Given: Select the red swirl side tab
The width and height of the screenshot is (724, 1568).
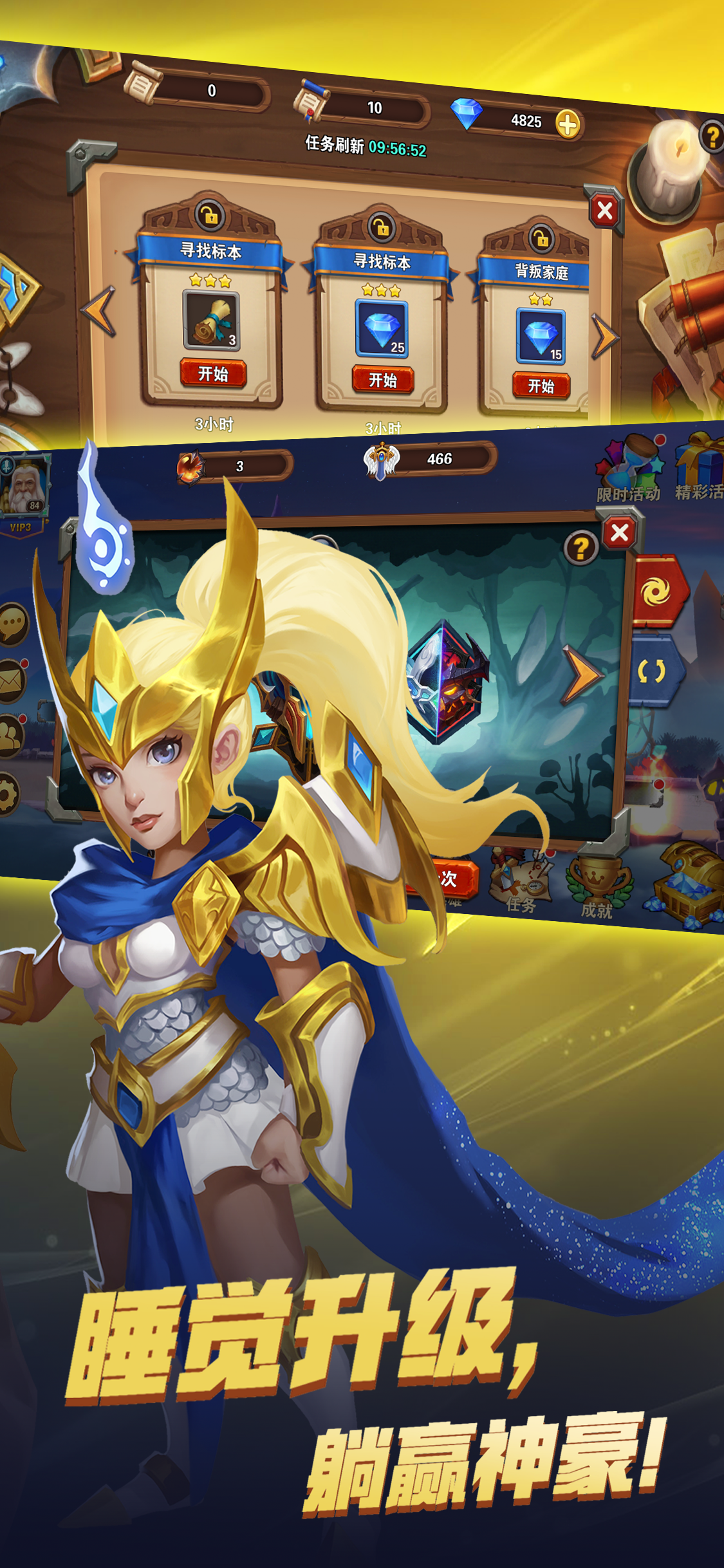Looking at the screenshot, I should (656, 591).
